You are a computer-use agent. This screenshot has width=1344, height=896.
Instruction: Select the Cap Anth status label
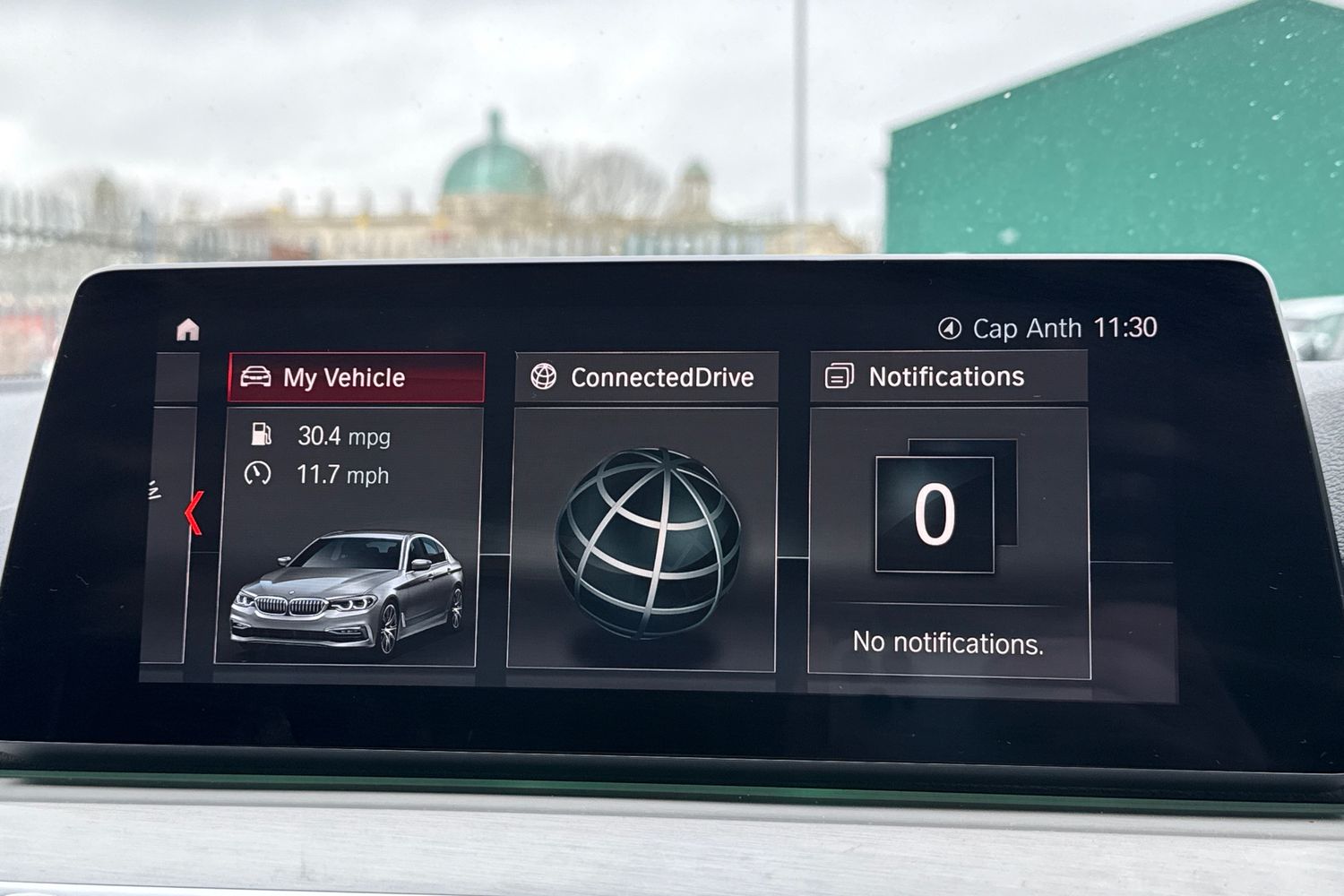1028,327
